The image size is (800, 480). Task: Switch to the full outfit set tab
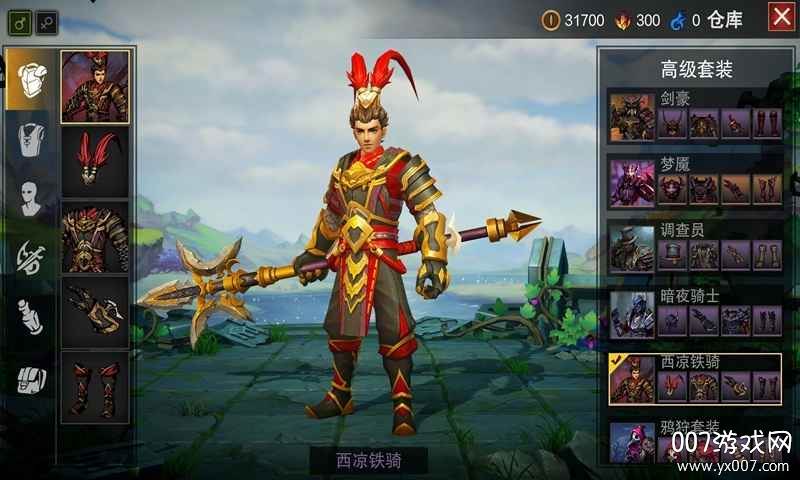(x=28, y=80)
